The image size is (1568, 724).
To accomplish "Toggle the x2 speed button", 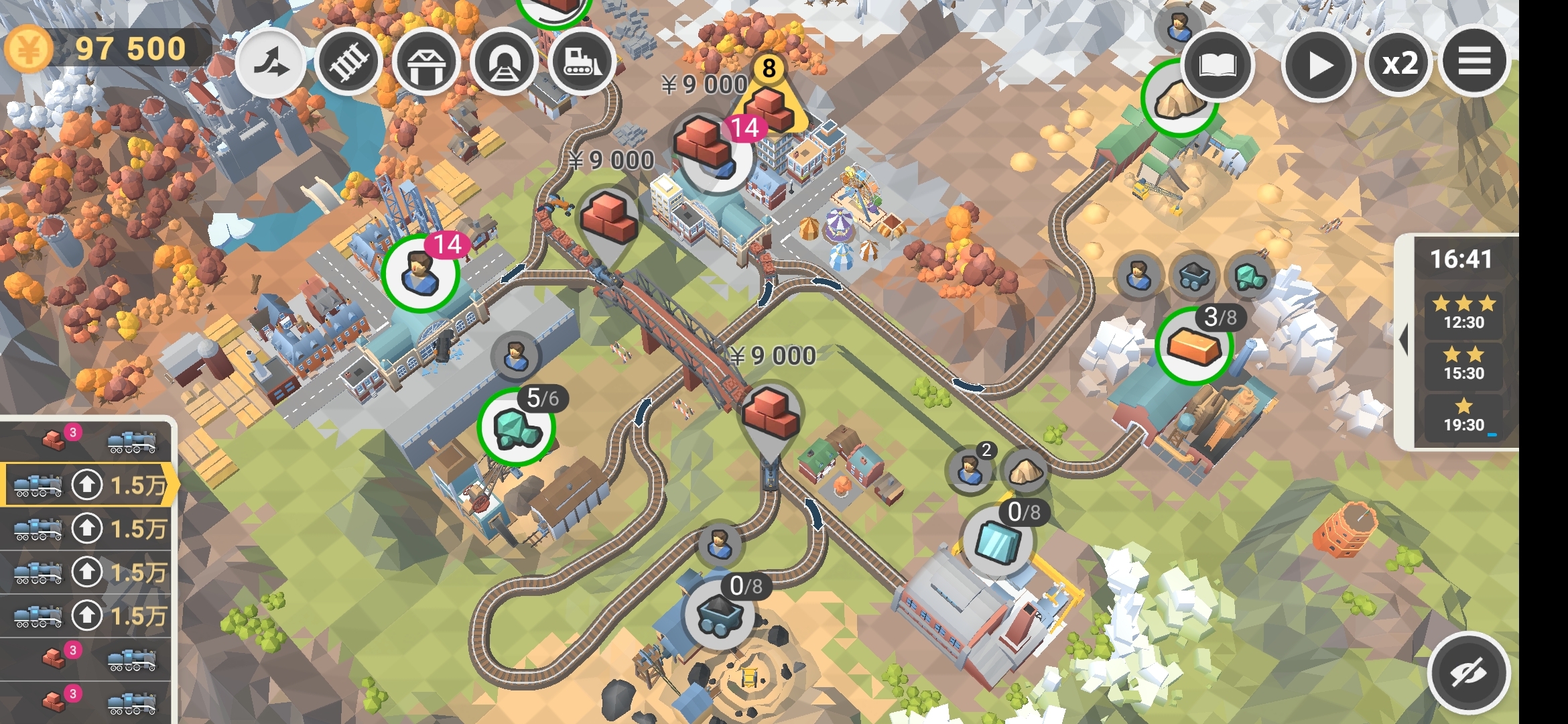I will coord(1399,65).
